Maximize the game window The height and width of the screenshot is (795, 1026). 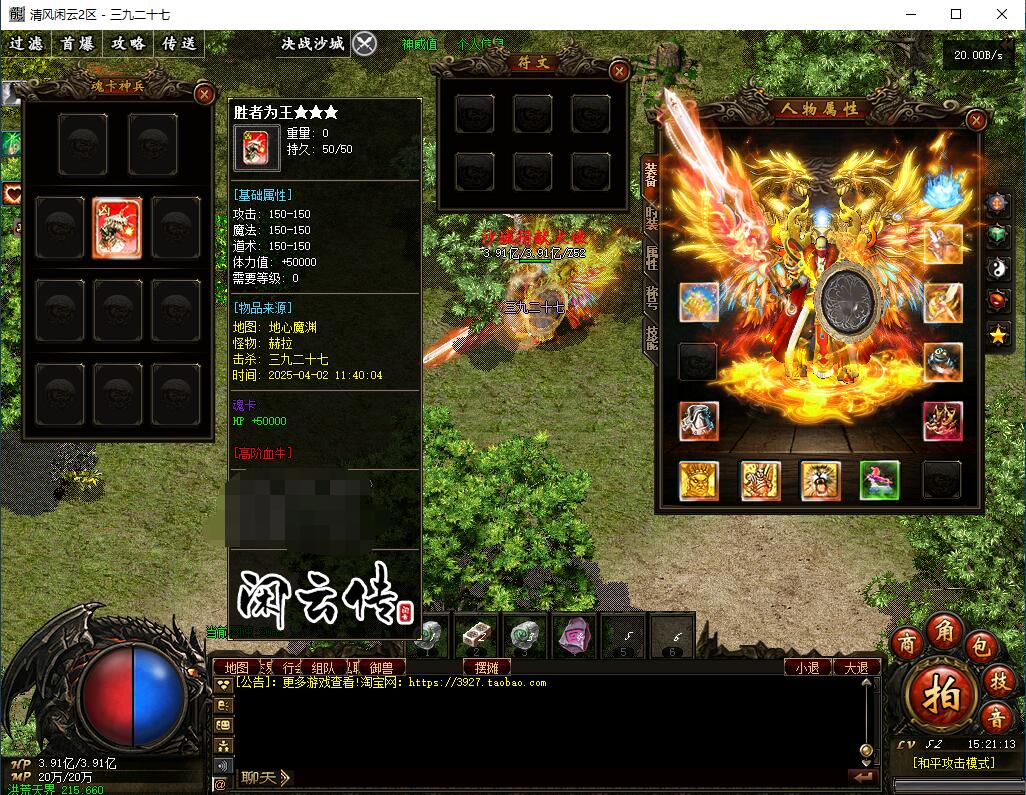pyautogui.click(x=956, y=14)
